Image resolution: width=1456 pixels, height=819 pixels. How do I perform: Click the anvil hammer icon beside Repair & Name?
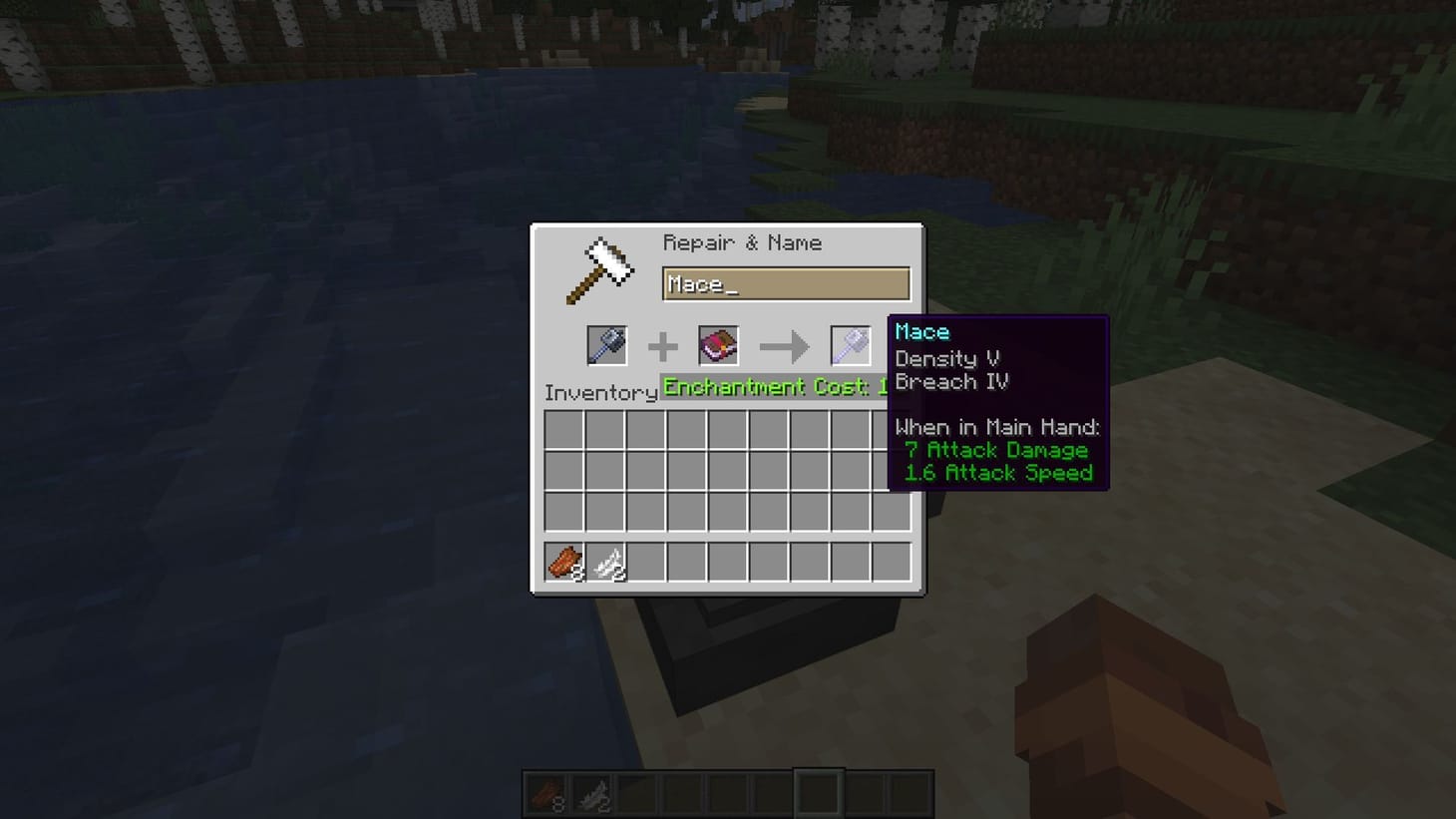tap(601, 266)
